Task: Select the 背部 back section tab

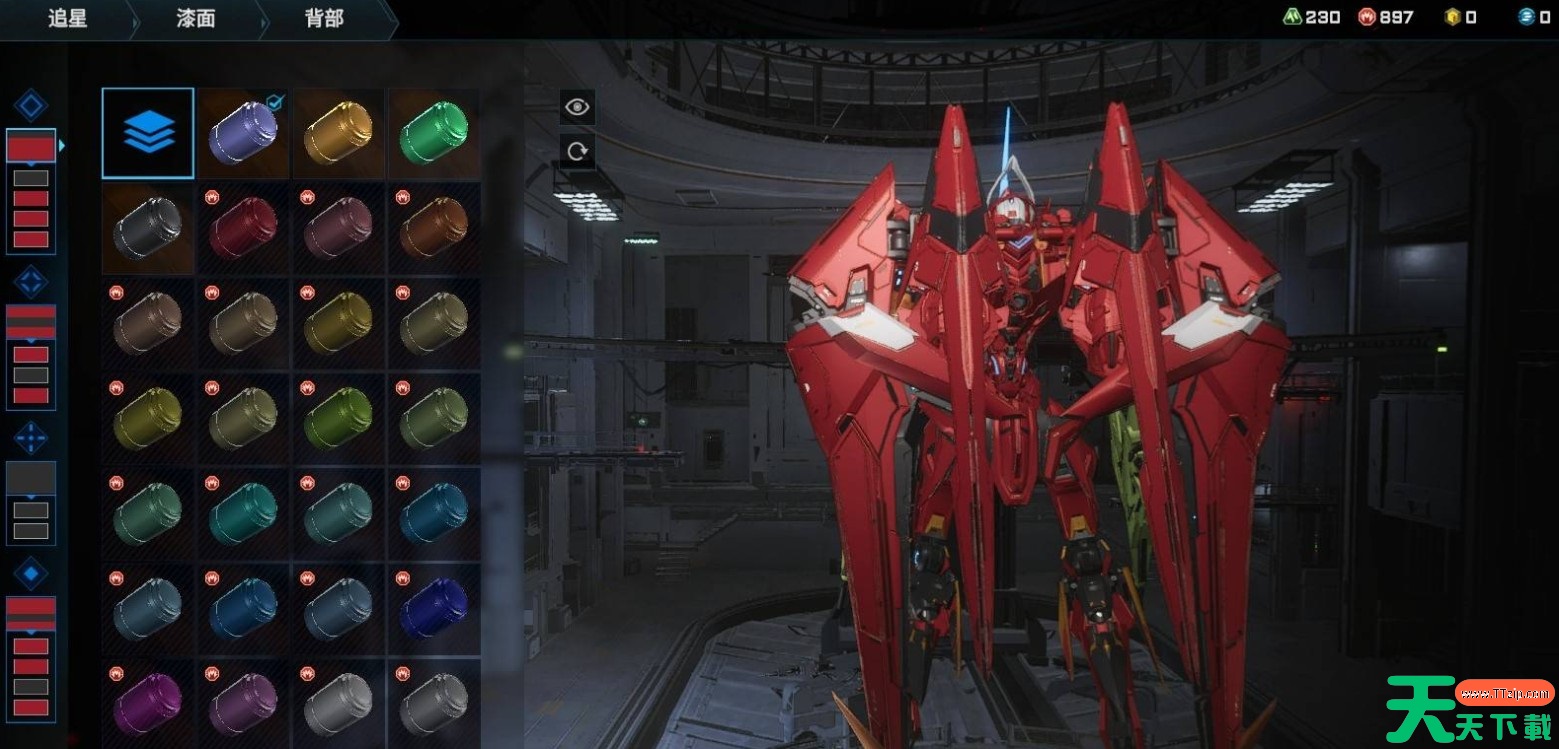Action: [323, 18]
